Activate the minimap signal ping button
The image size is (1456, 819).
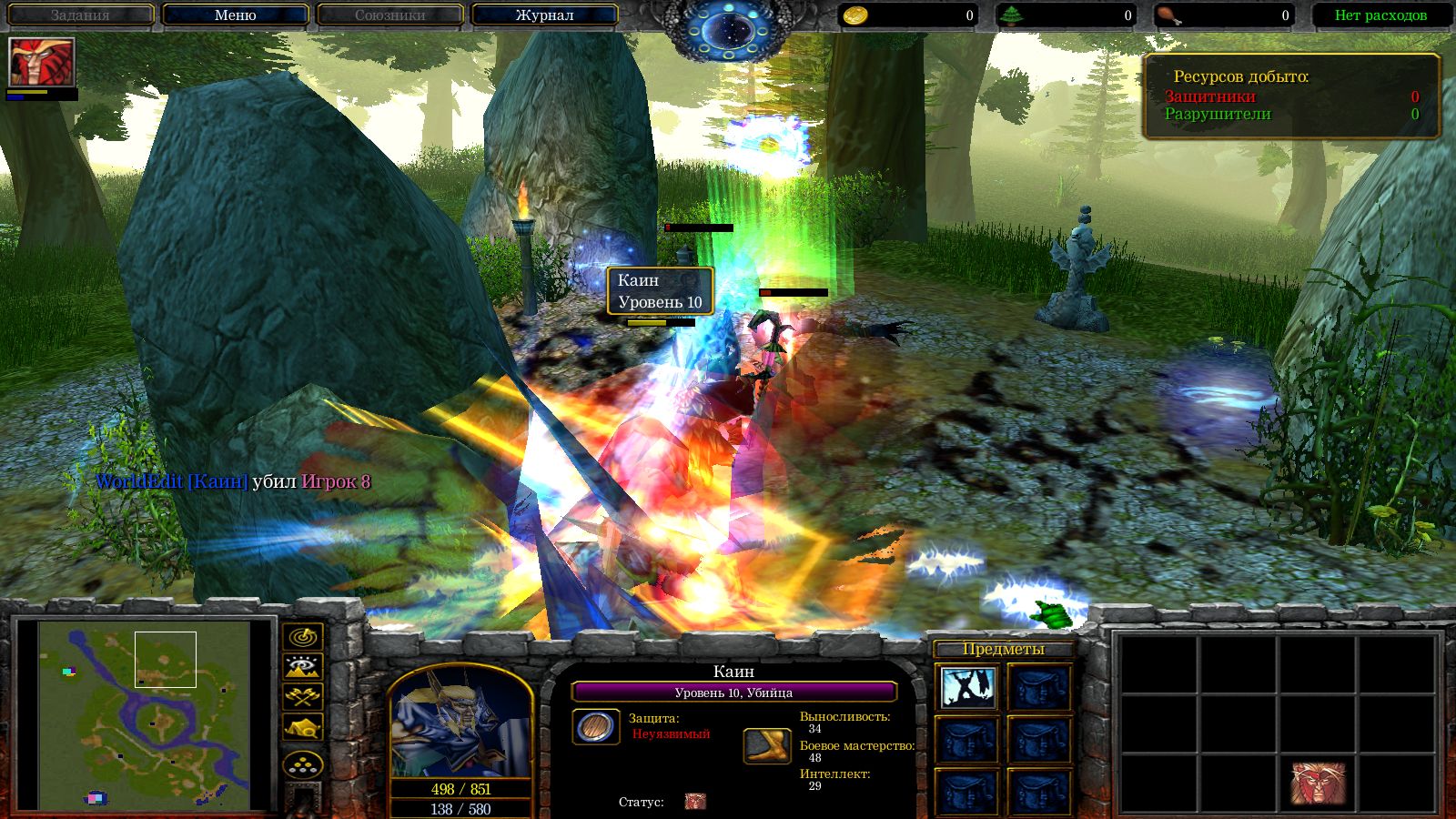pyautogui.click(x=303, y=636)
